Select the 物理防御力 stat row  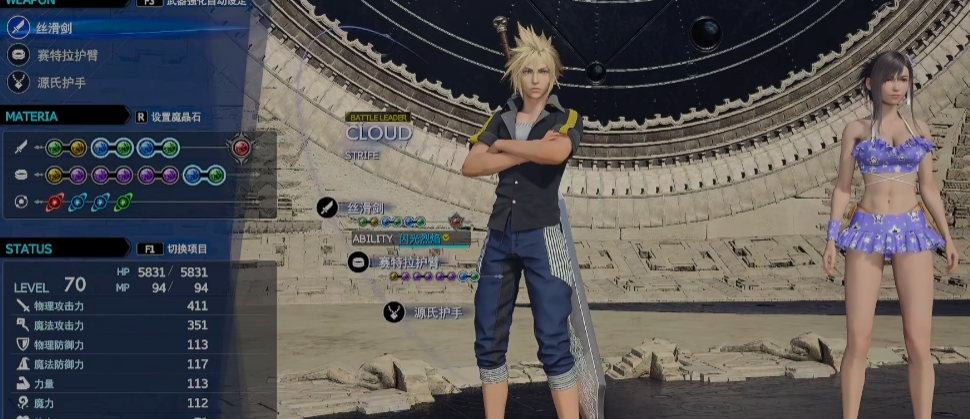tap(110, 345)
